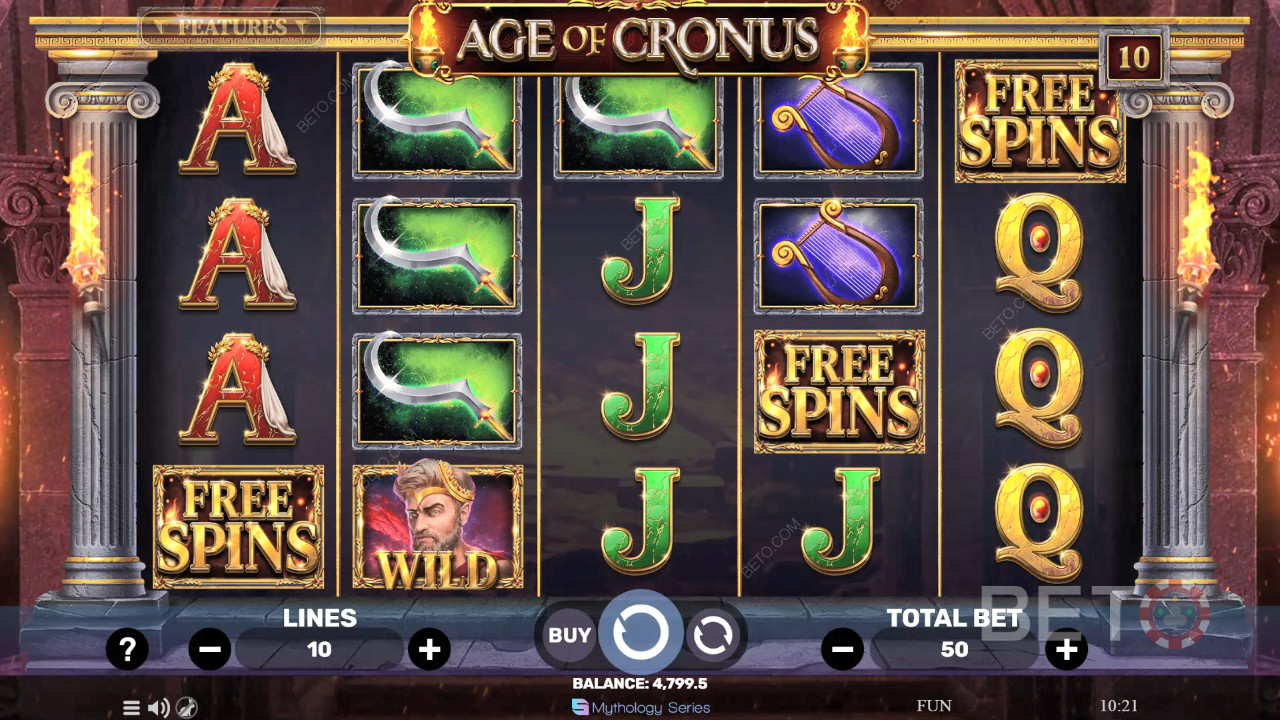
Task: Raise the total bet amount
Action: 1066,650
